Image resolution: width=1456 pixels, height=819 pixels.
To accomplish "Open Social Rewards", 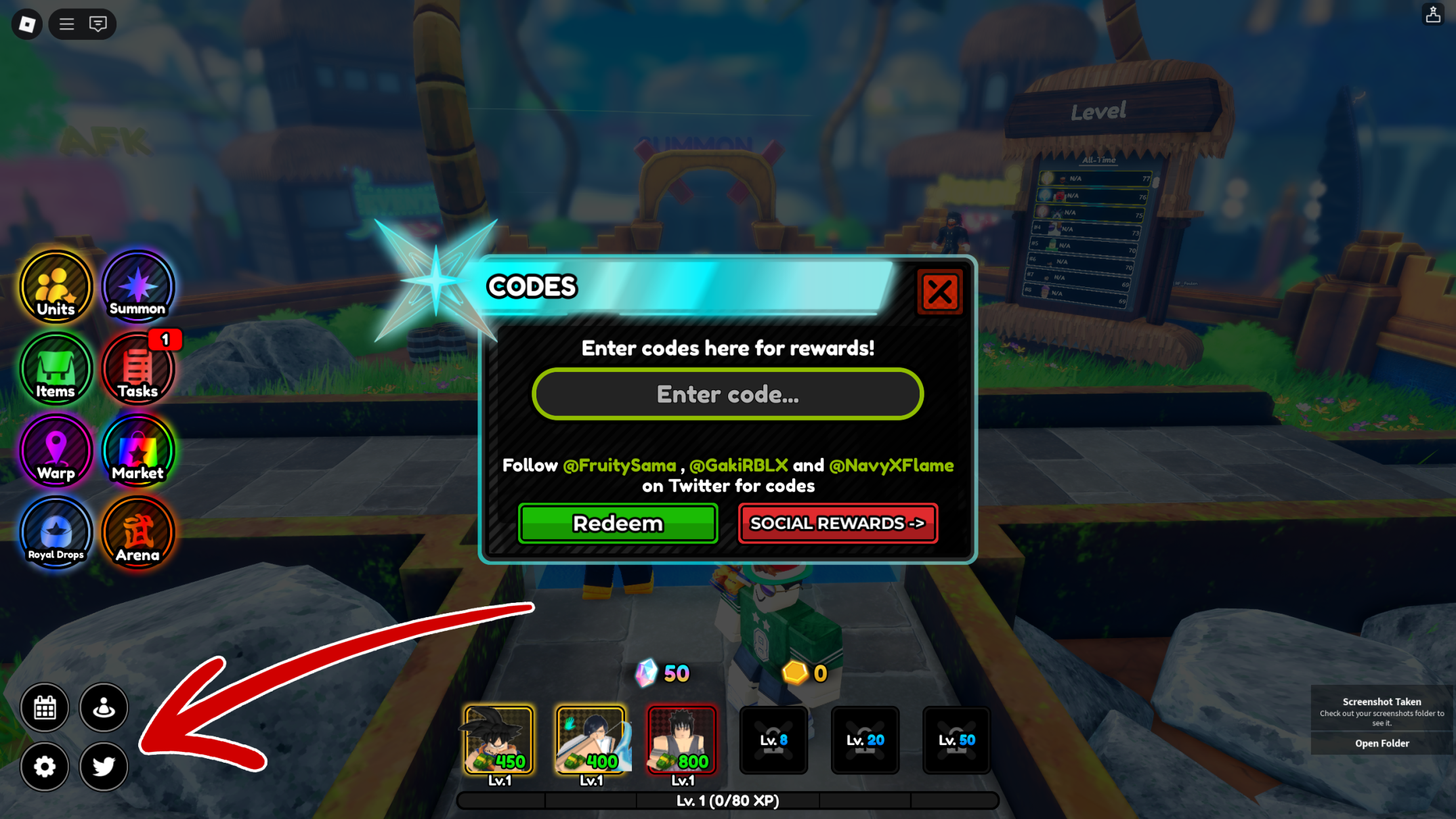I will click(x=838, y=523).
